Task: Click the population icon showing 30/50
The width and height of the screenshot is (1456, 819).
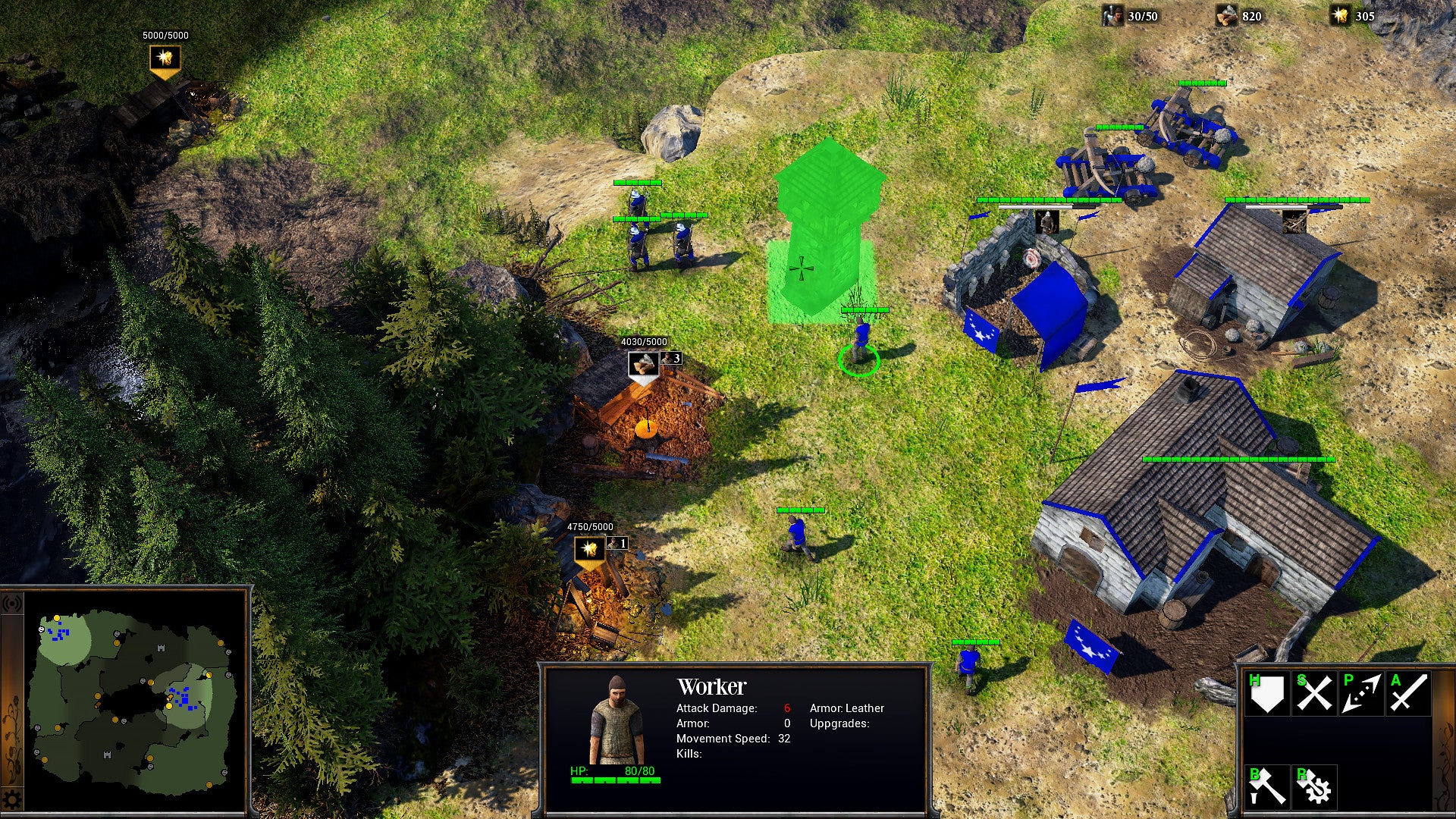Action: 1112,14
